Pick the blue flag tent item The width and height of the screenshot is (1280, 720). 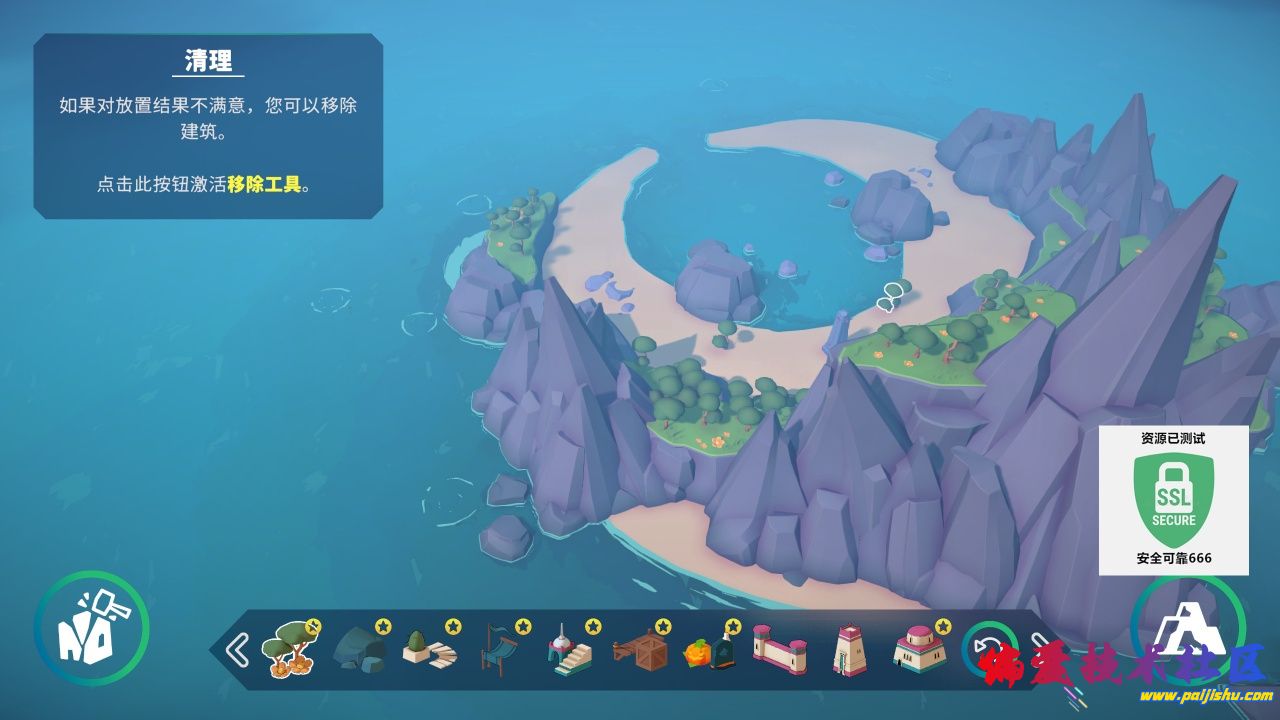click(x=500, y=651)
